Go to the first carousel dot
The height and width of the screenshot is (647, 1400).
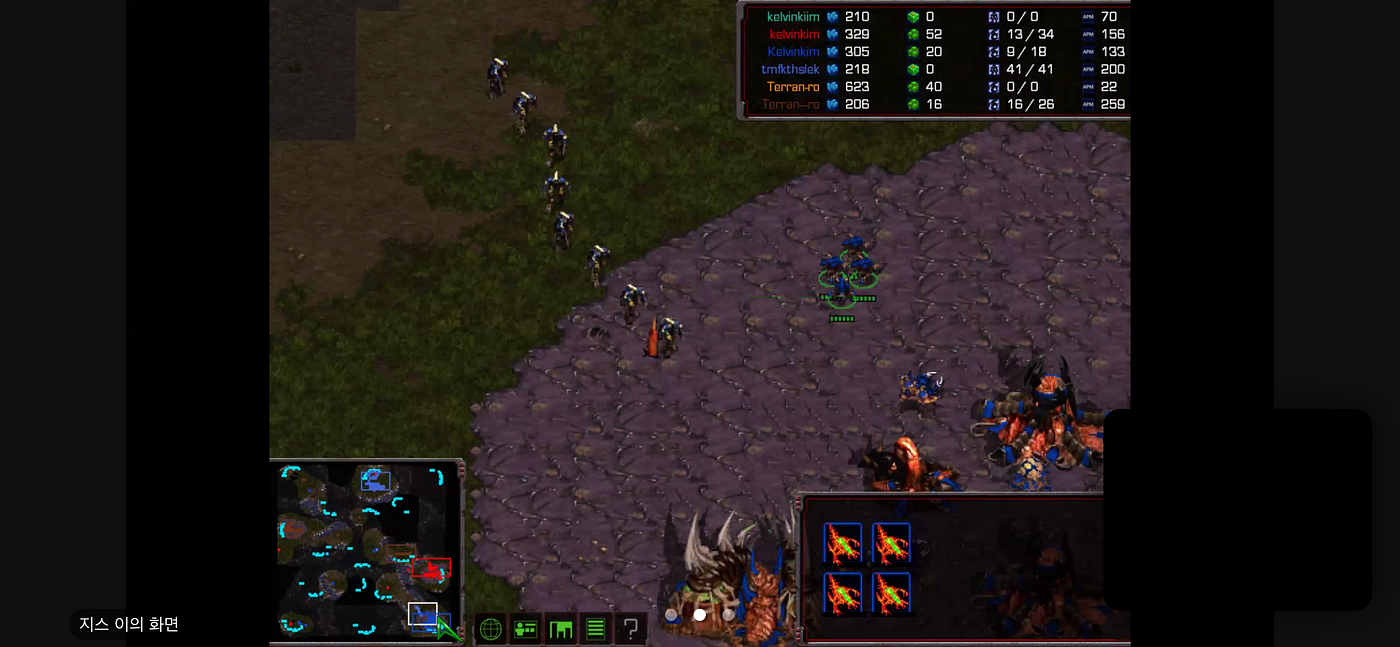tap(672, 615)
